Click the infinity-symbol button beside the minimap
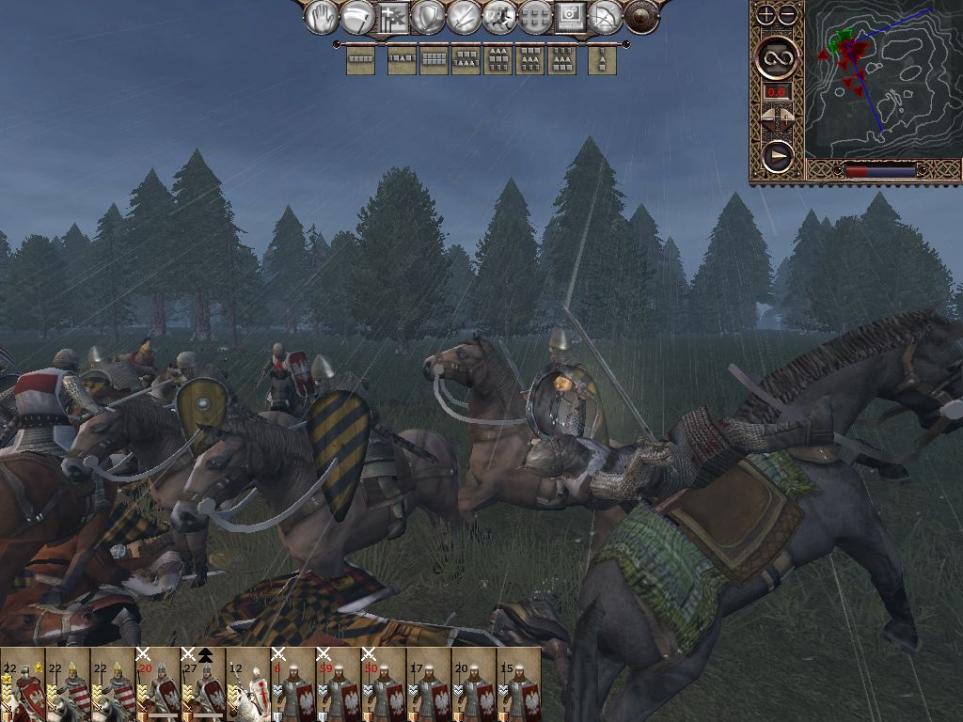The height and width of the screenshot is (722, 963). 776,58
